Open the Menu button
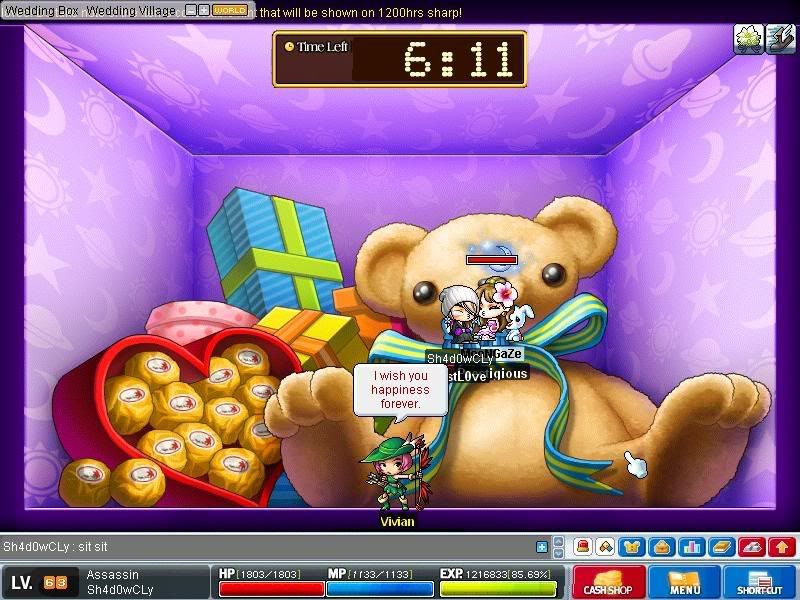This screenshot has width=800, height=600. click(x=685, y=583)
